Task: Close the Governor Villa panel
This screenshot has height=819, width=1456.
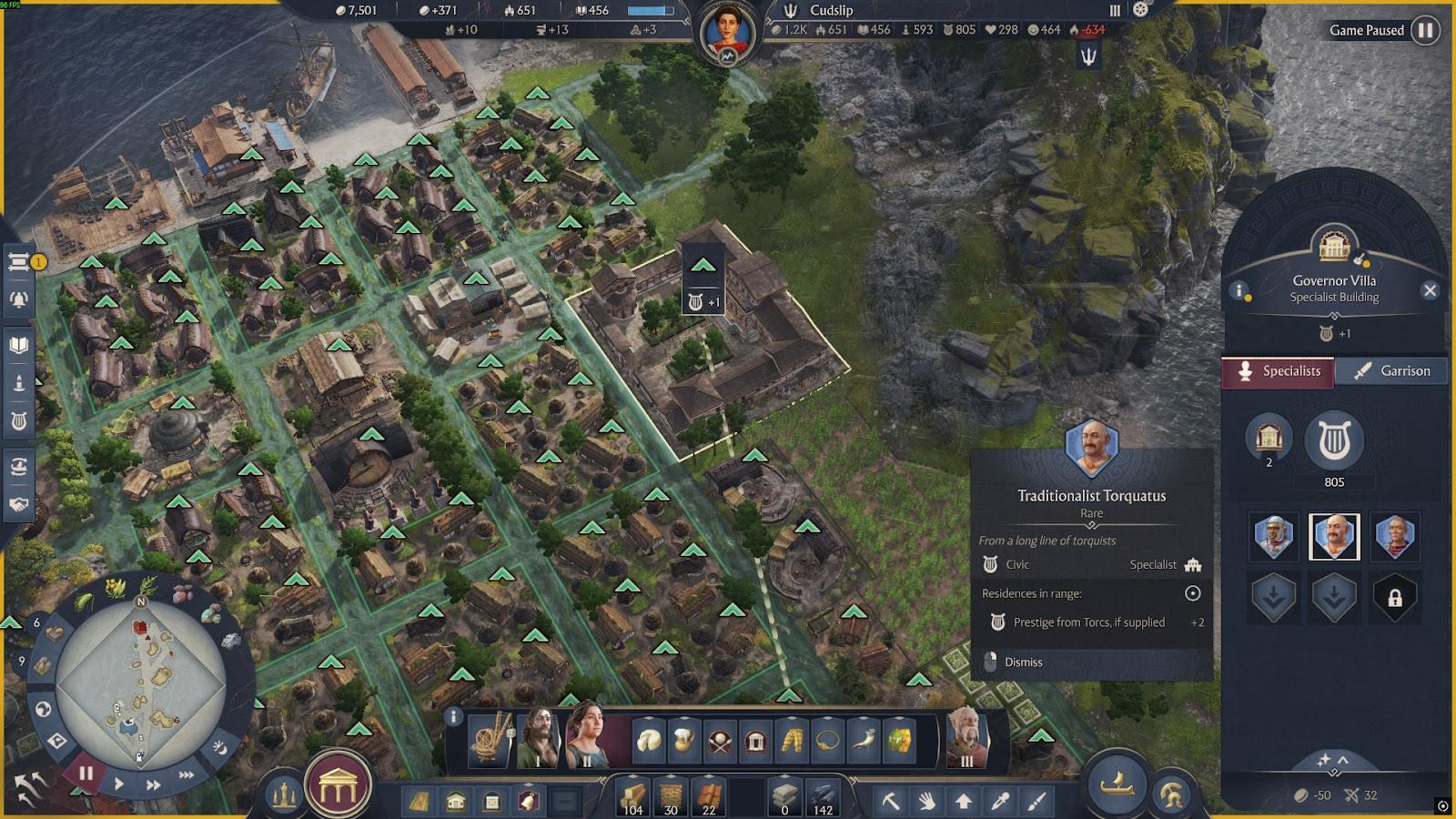Action: coord(1430,290)
